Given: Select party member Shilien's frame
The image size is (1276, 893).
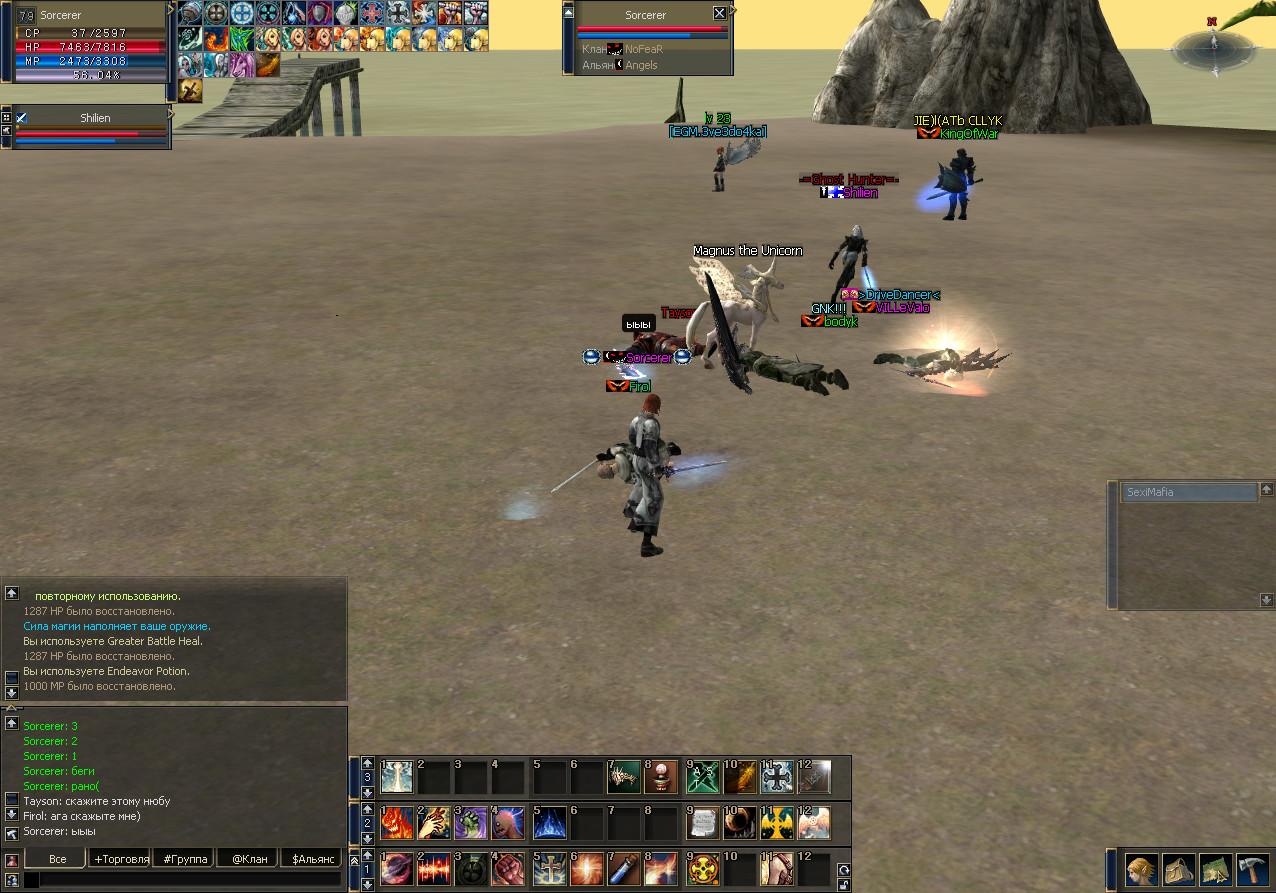Looking at the screenshot, I should pos(94,128).
